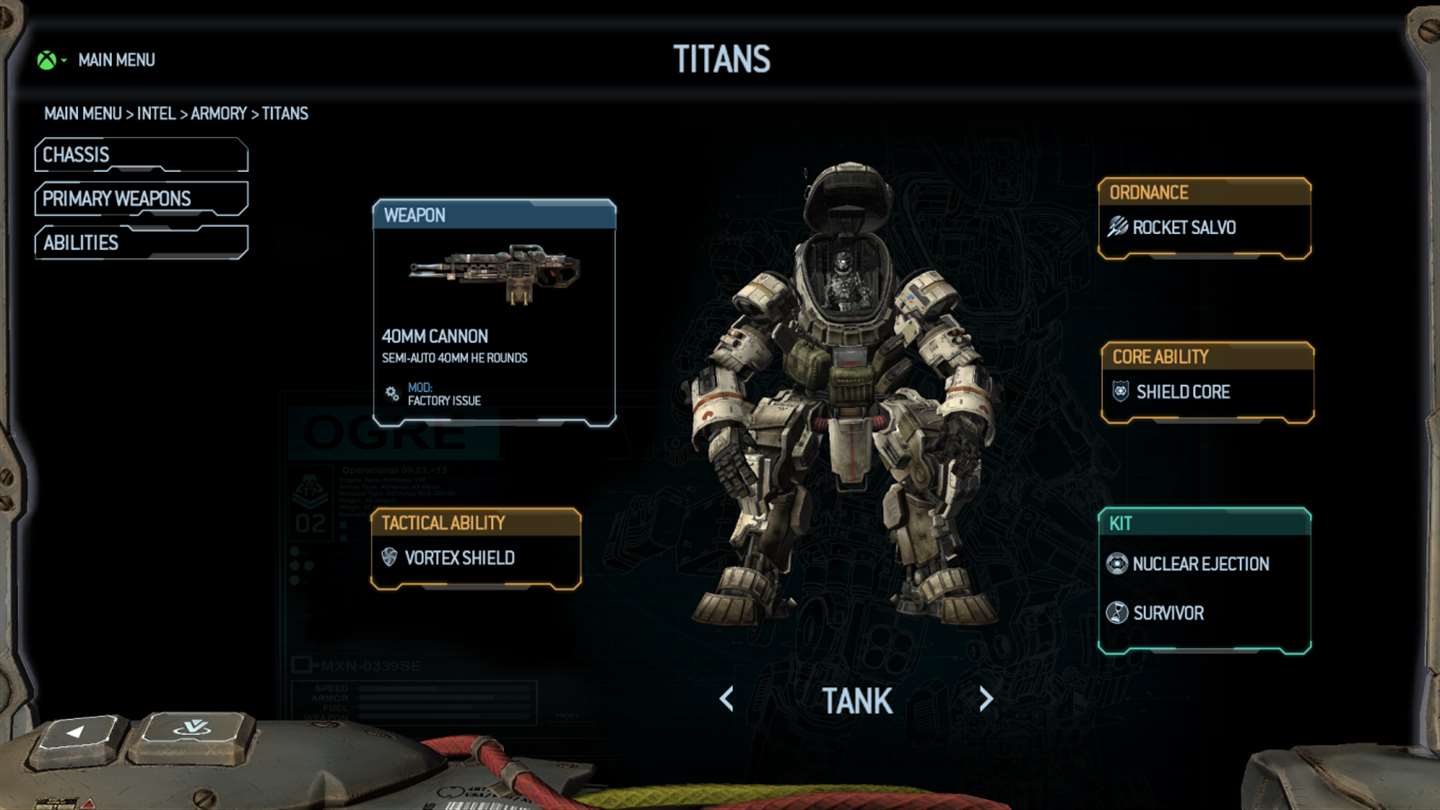Select the Shield Core ability panel
The width and height of the screenshot is (1440, 810).
(1207, 392)
